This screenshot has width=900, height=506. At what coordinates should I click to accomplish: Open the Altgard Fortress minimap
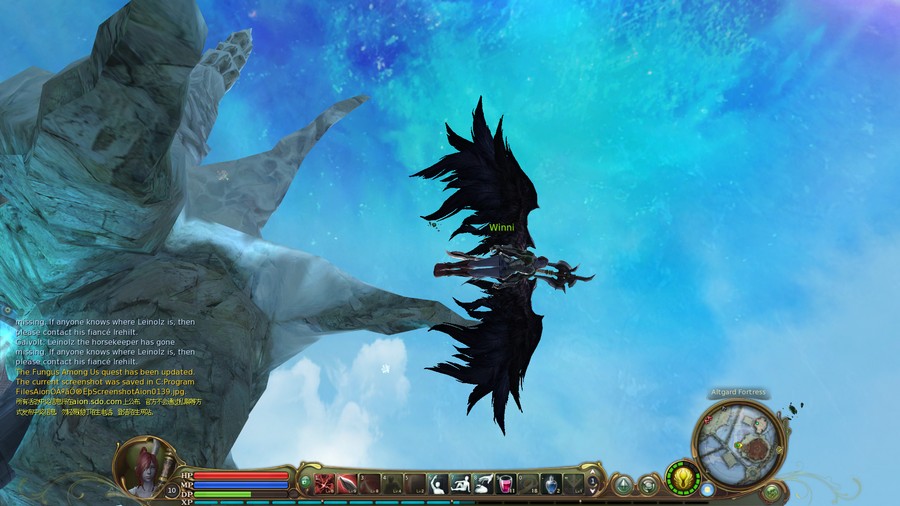(738, 444)
